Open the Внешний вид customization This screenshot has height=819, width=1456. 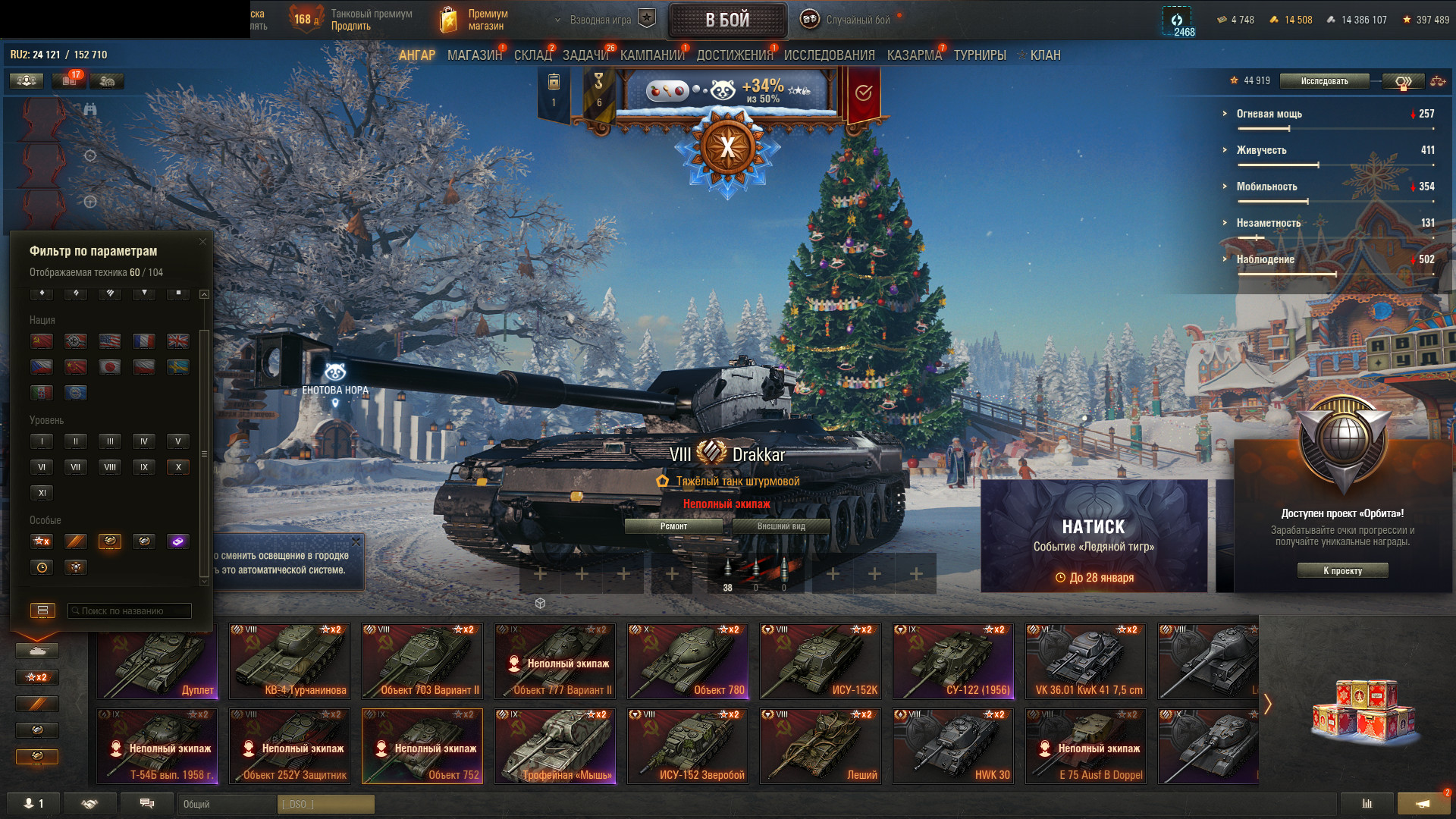(781, 526)
